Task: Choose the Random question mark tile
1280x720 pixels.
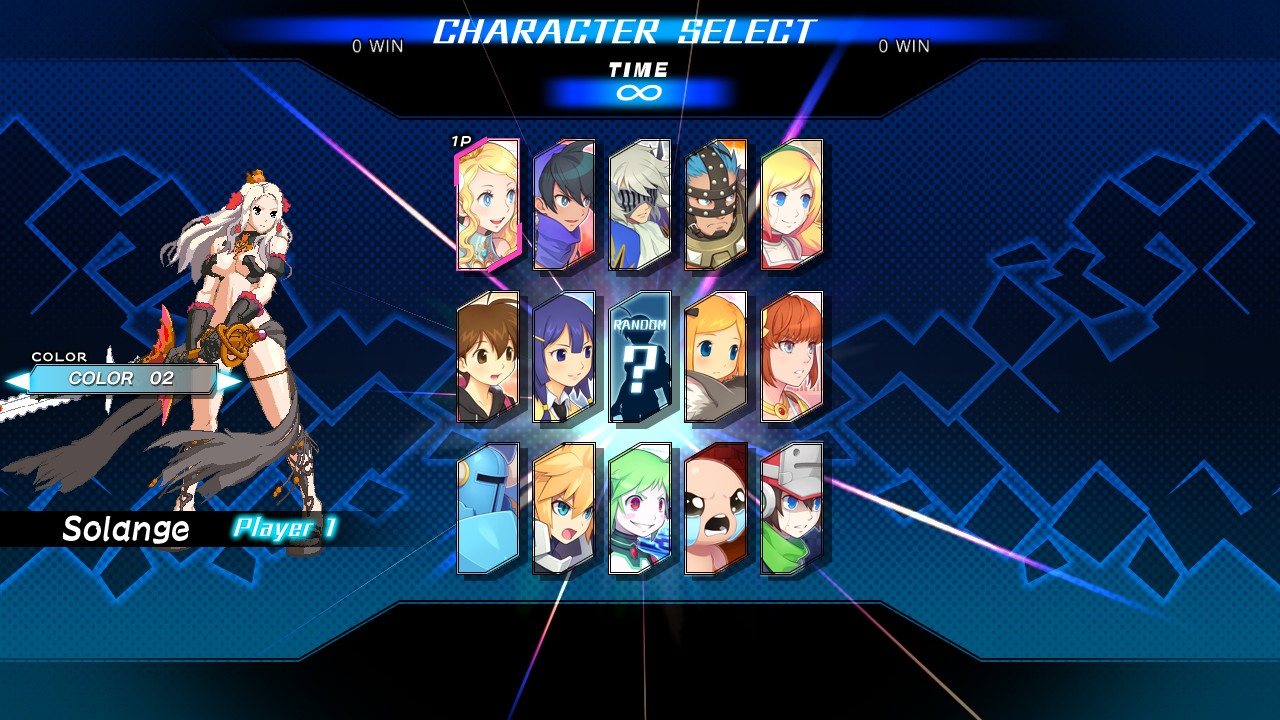Action: [640, 357]
